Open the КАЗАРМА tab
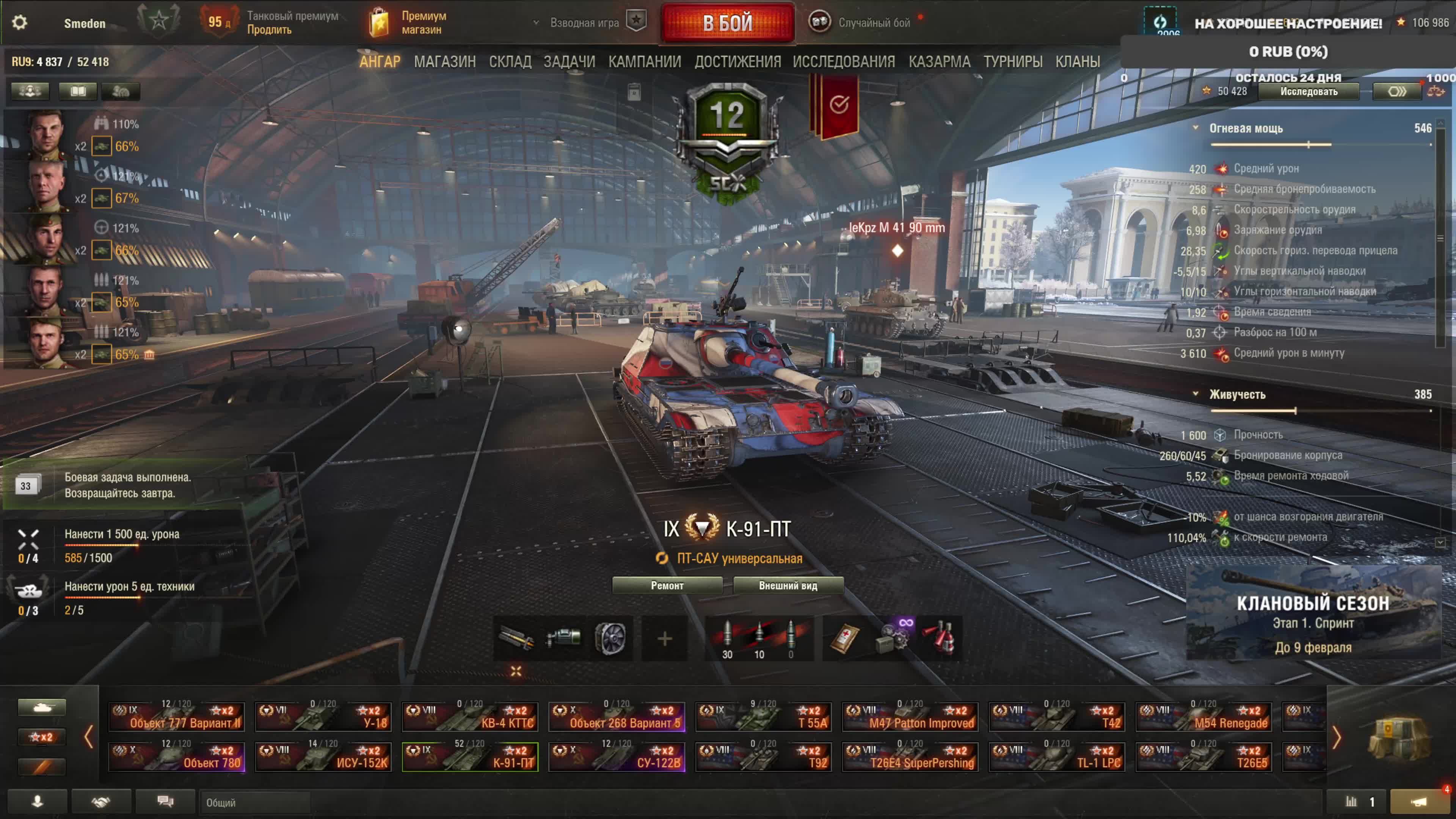This screenshot has height=819, width=1456. (939, 61)
